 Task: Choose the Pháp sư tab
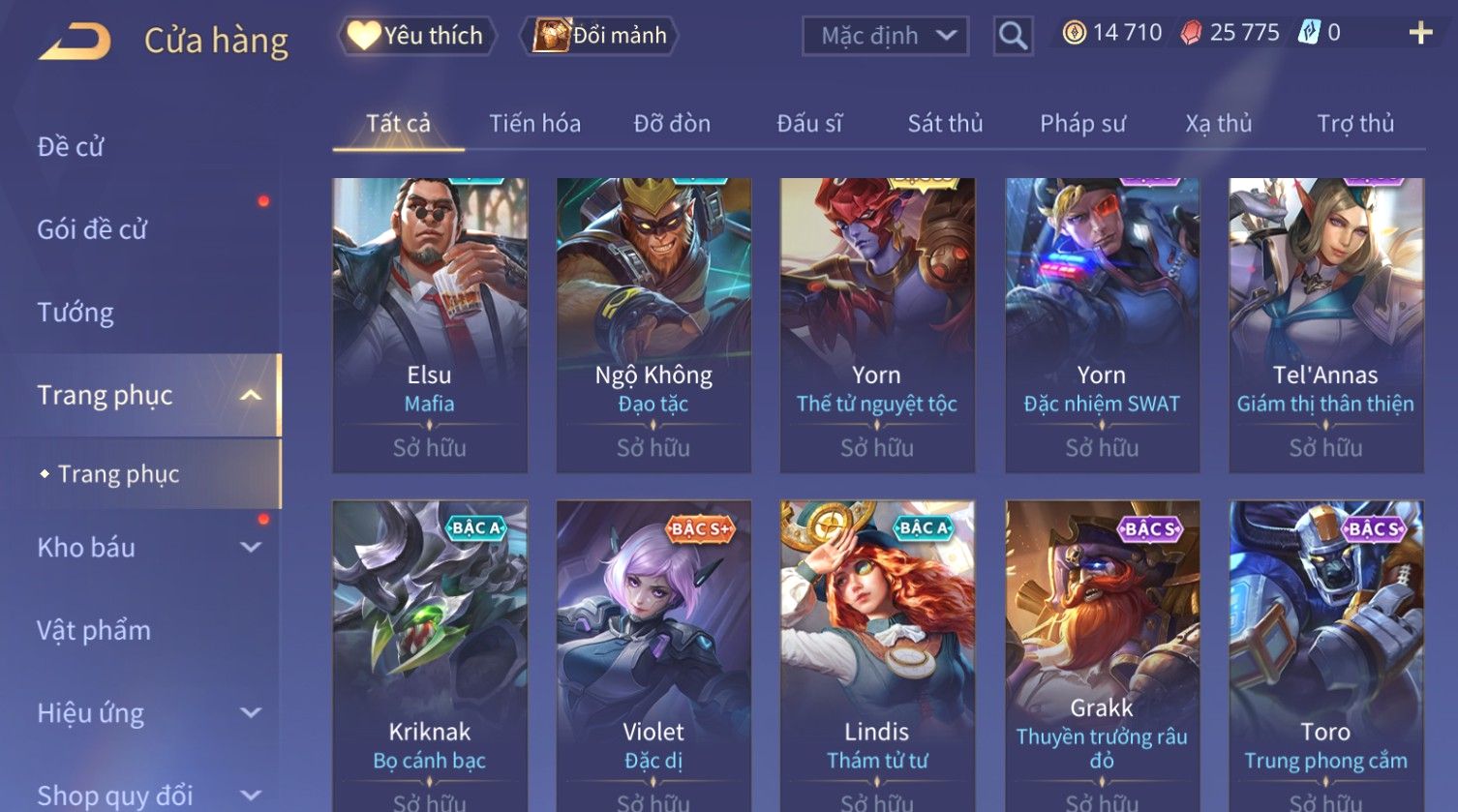1082,124
